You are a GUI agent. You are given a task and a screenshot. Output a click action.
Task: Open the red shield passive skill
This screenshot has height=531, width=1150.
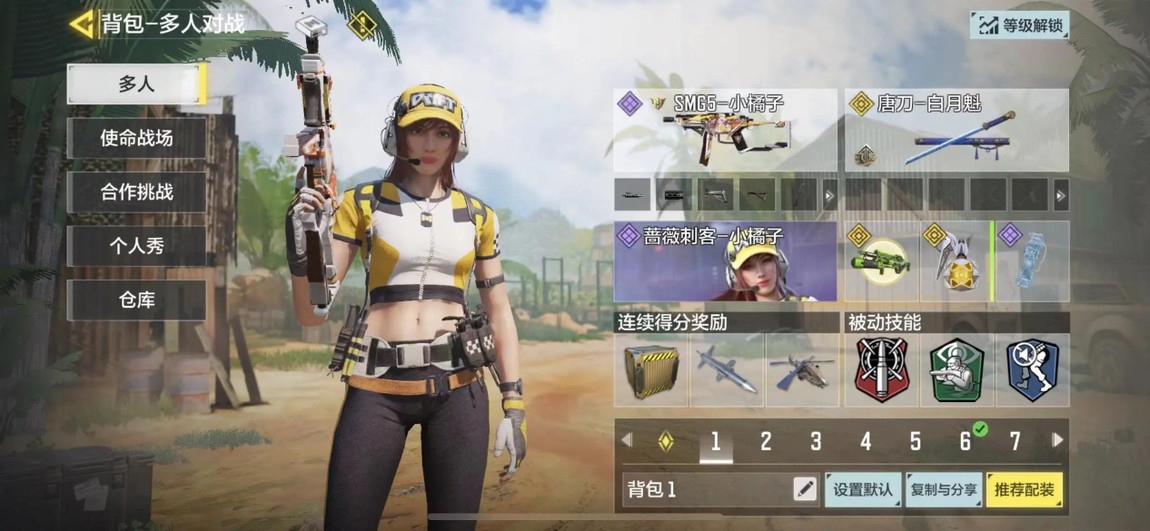881,370
